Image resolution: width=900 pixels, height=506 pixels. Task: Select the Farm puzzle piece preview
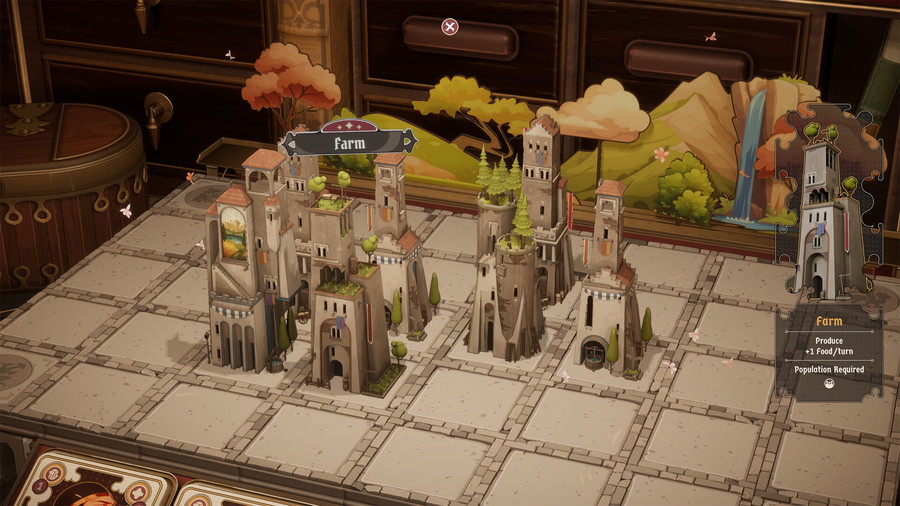tap(829, 205)
